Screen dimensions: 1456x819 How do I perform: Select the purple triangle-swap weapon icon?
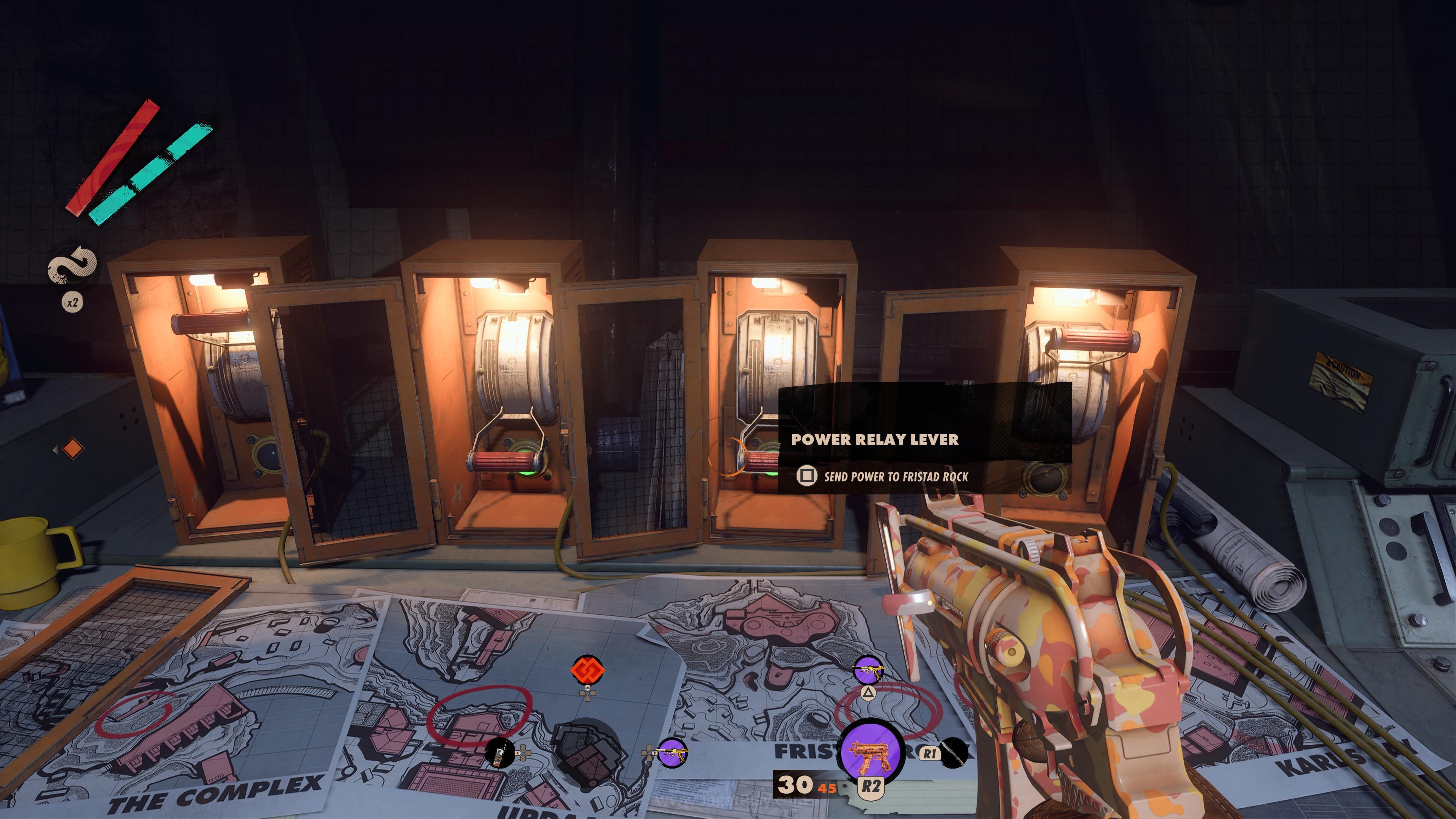(x=868, y=670)
